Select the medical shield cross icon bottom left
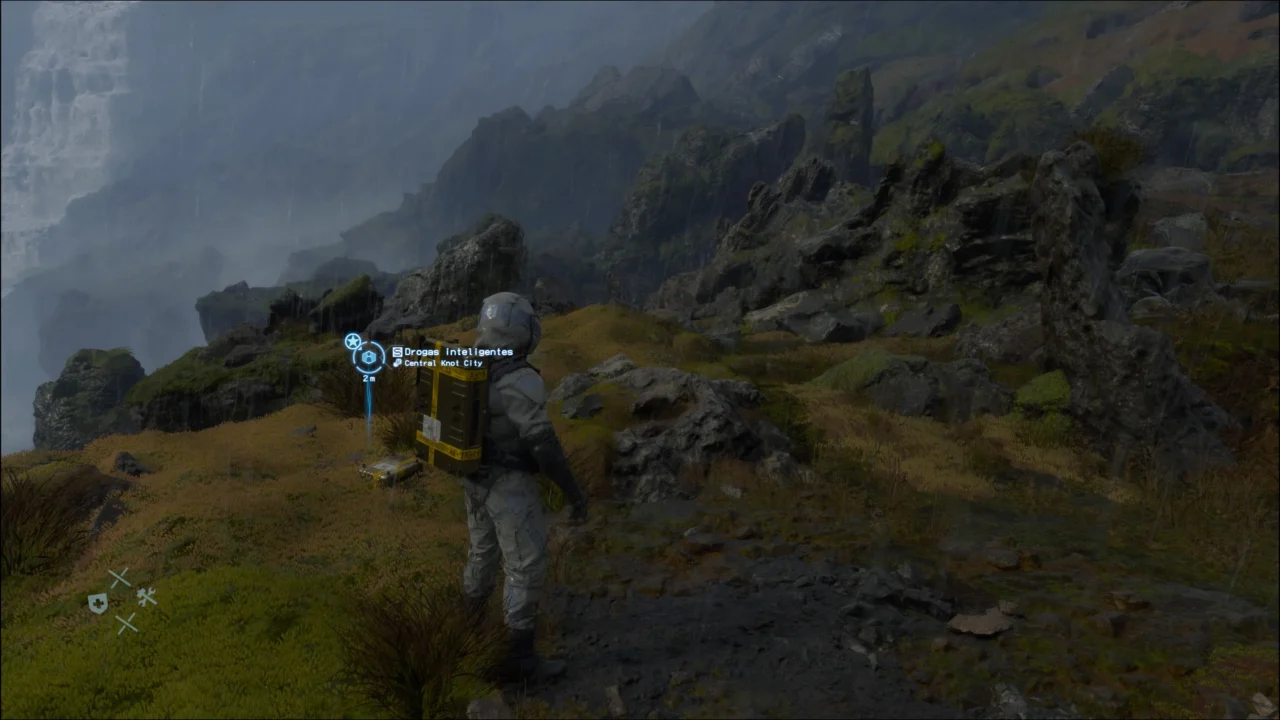1280x720 pixels. click(x=98, y=603)
